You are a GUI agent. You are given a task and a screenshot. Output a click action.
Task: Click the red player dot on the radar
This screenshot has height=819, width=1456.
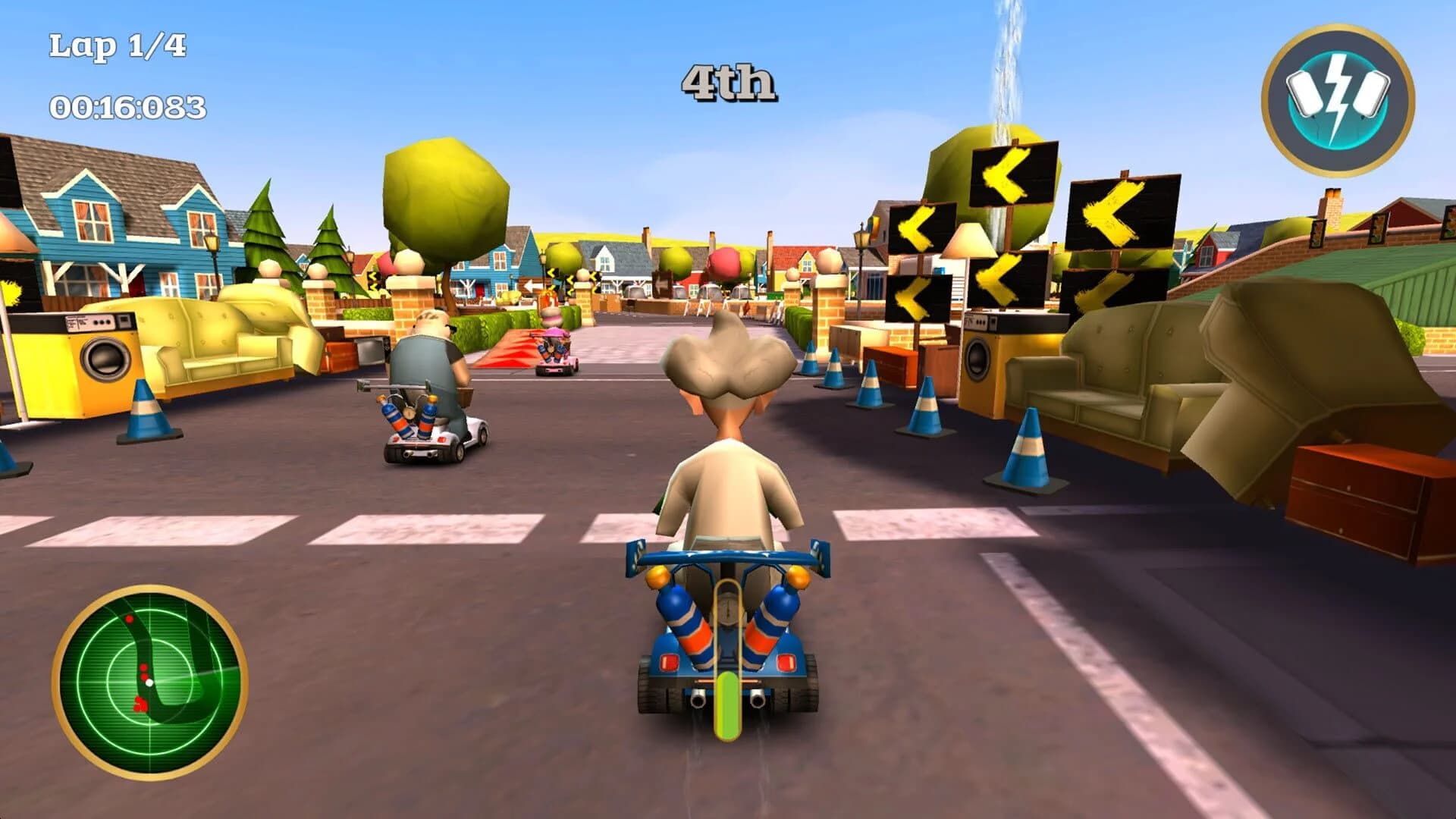[x=144, y=669]
